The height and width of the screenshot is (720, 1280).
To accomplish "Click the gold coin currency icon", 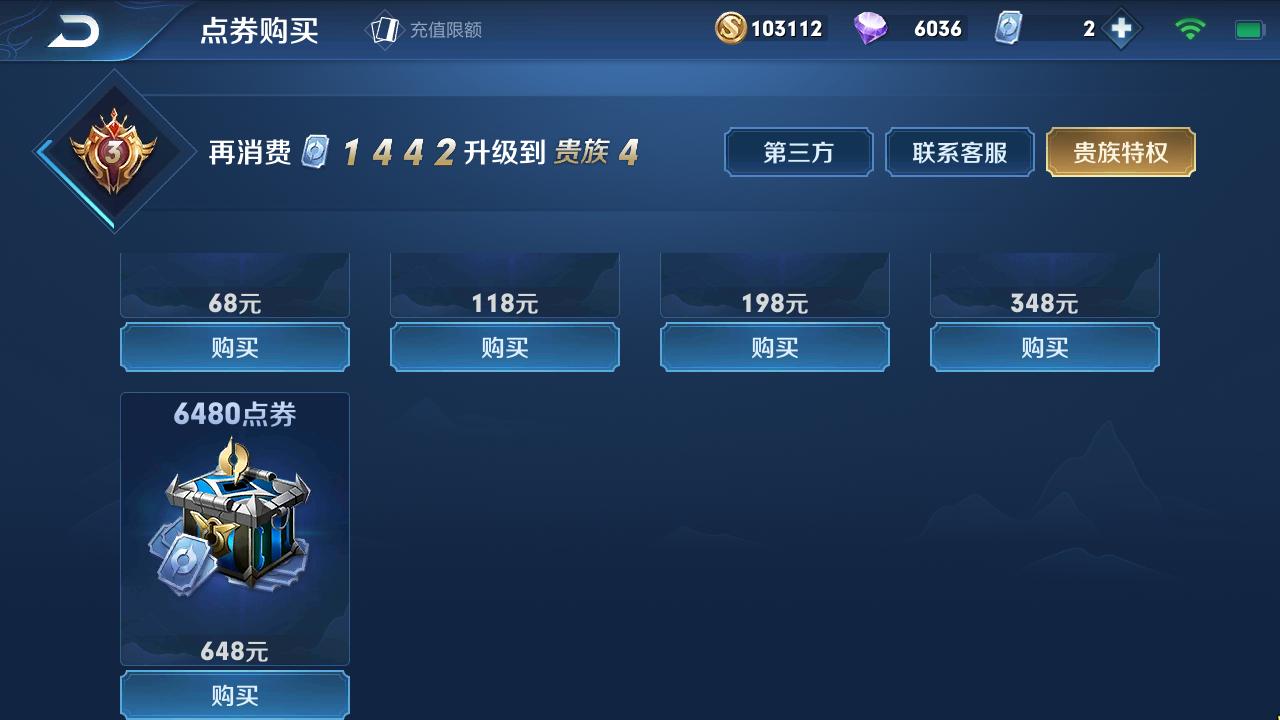I will tap(731, 28).
